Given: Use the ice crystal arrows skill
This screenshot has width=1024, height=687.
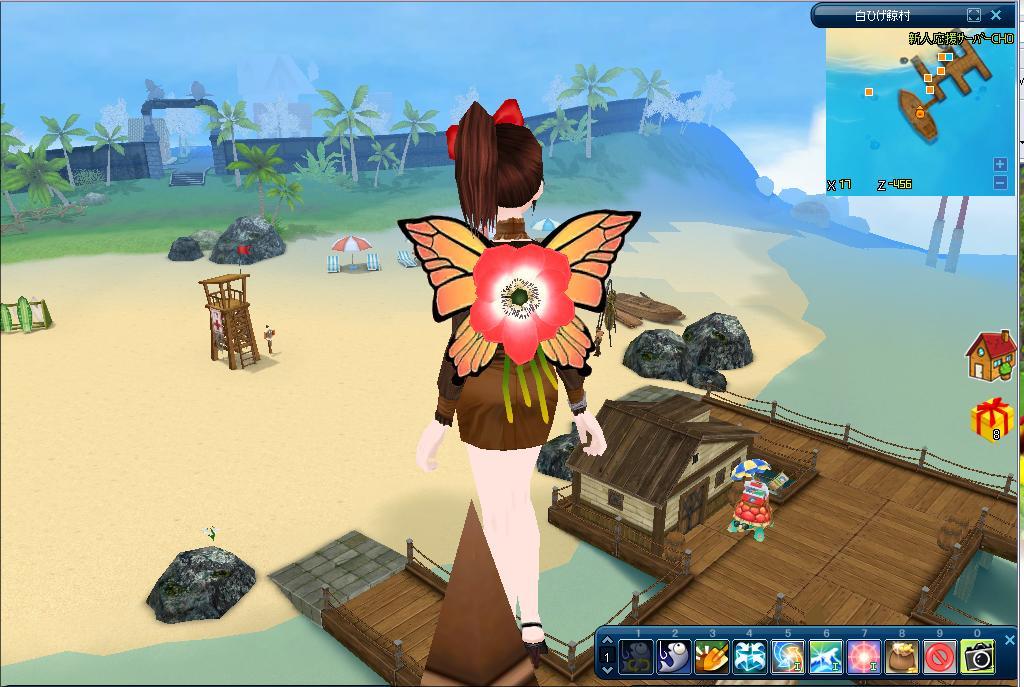Looking at the screenshot, I should 750,657.
